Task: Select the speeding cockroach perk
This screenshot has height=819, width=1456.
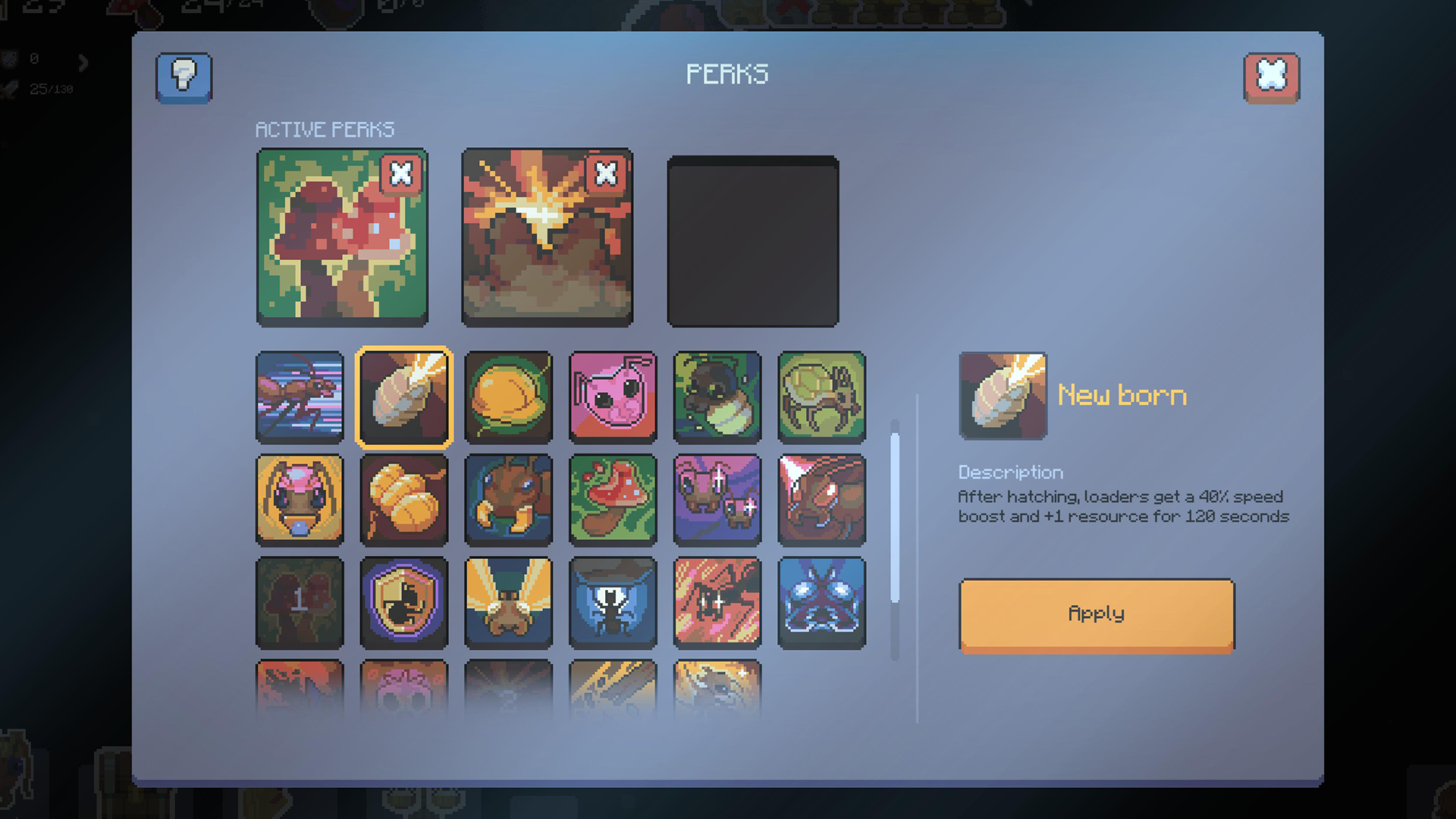Action: tap(300, 397)
